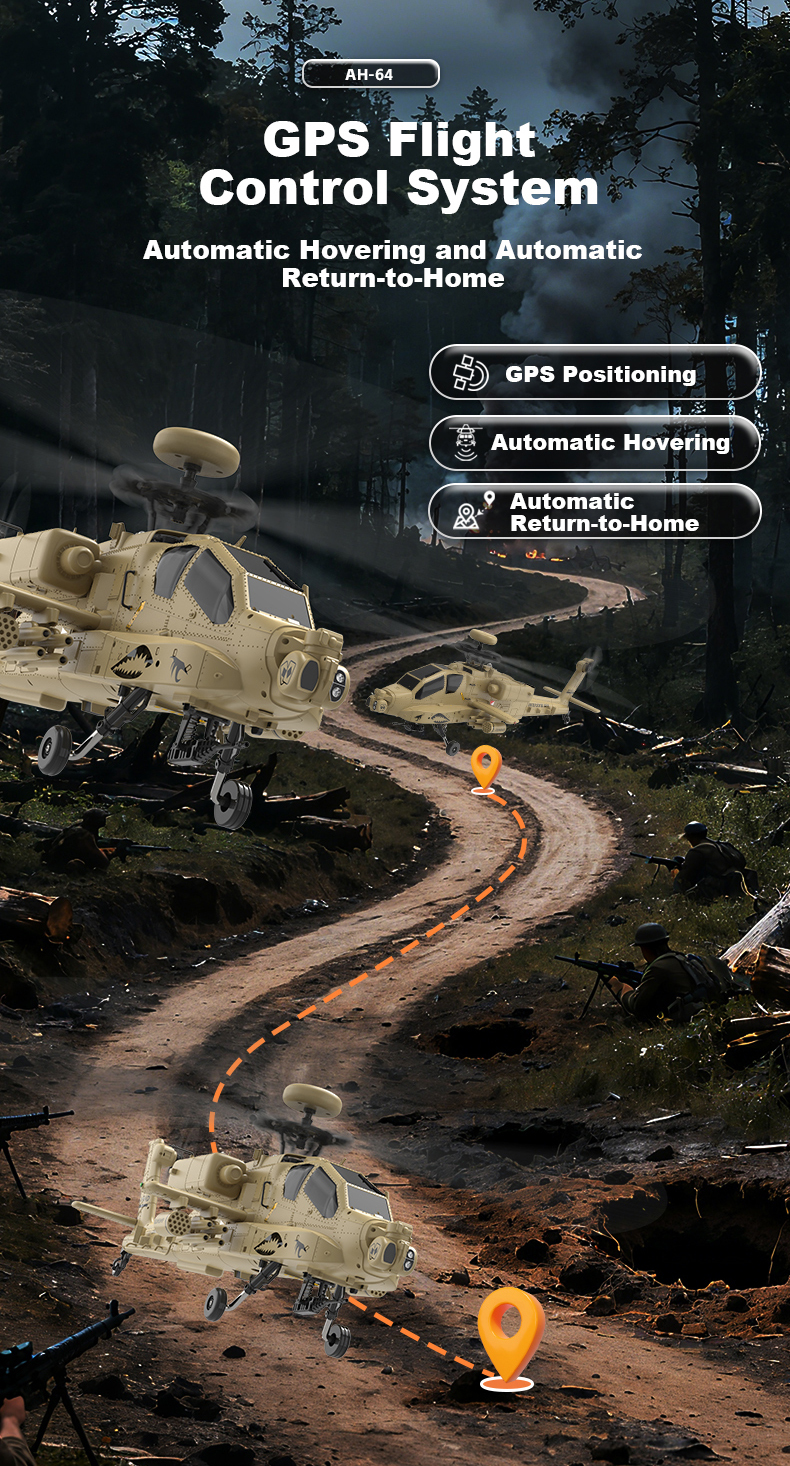Choose the GPS Positioning feature button

click(595, 373)
